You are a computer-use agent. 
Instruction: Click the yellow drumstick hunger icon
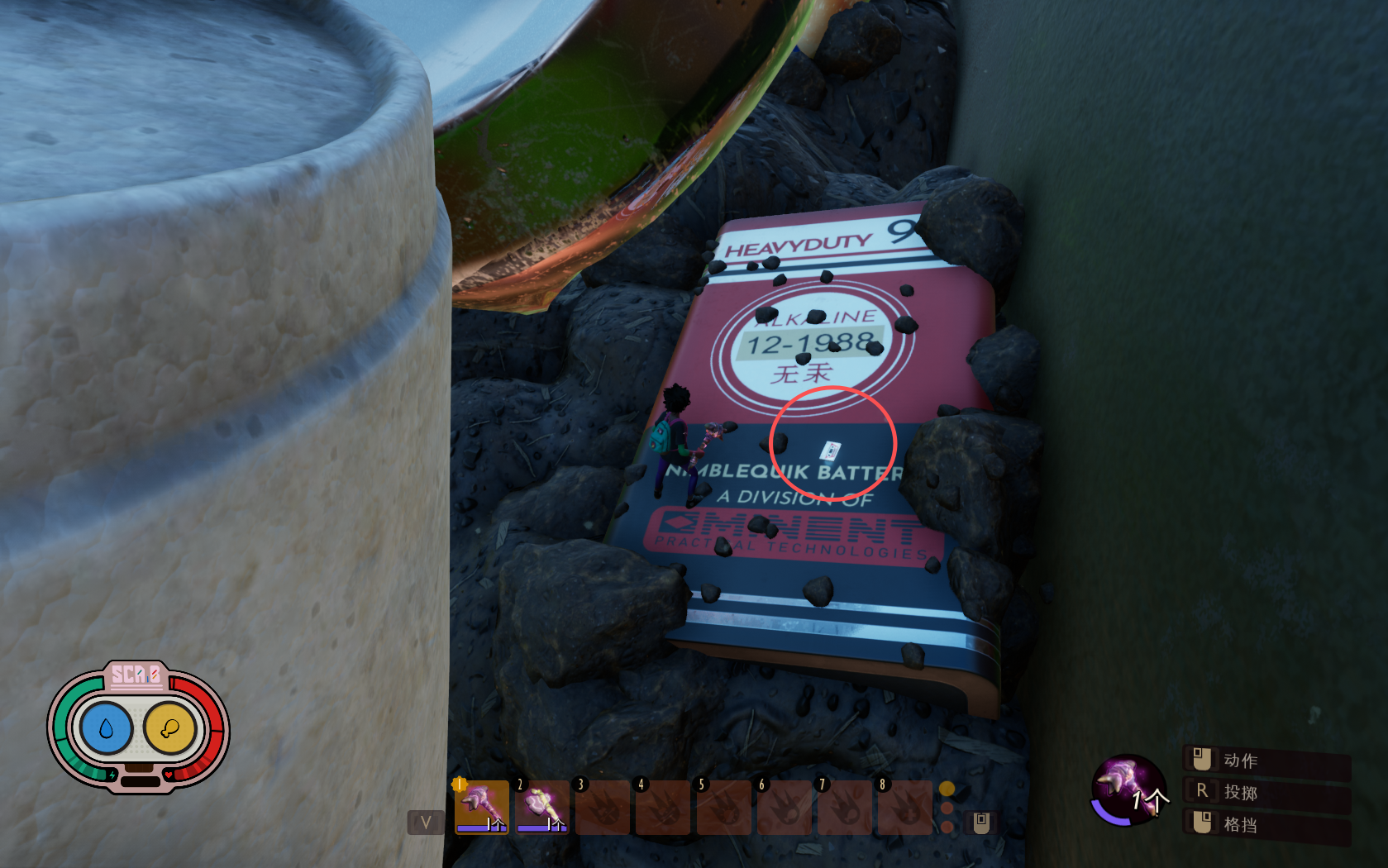coord(169,728)
